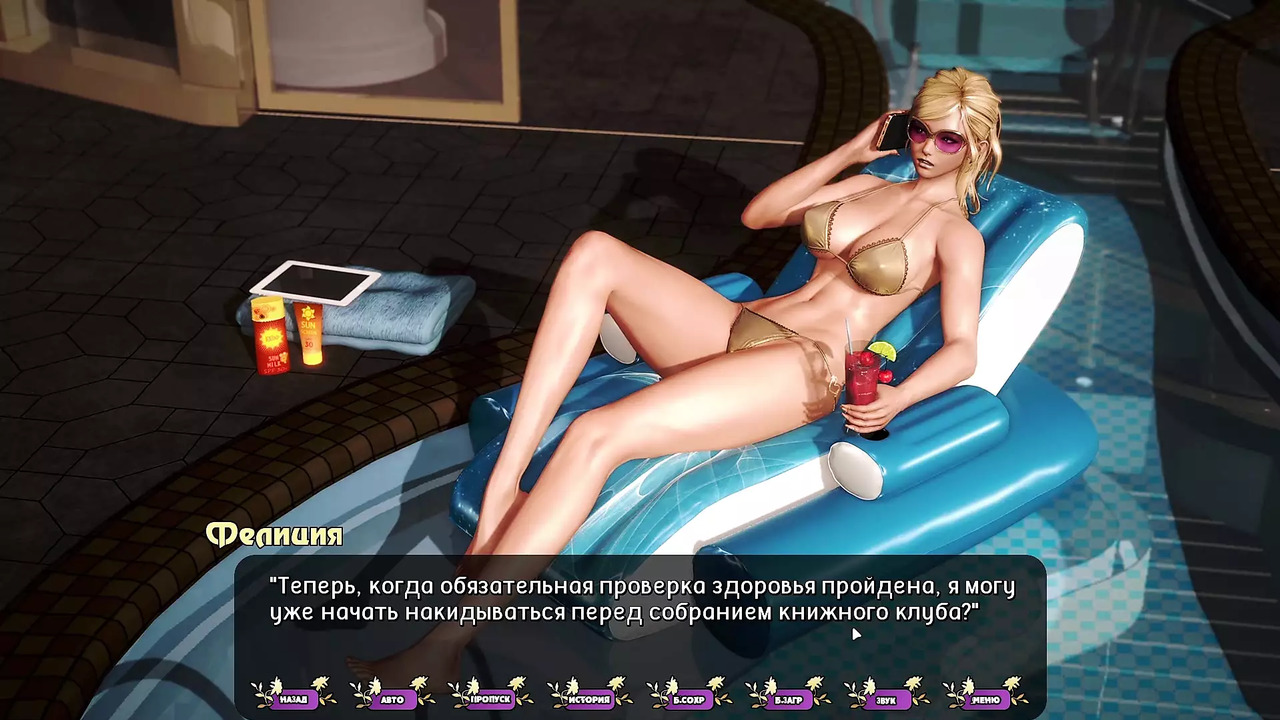The height and width of the screenshot is (720, 1280).
Task: Open the Звук sound settings
Action: pyautogui.click(x=886, y=698)
